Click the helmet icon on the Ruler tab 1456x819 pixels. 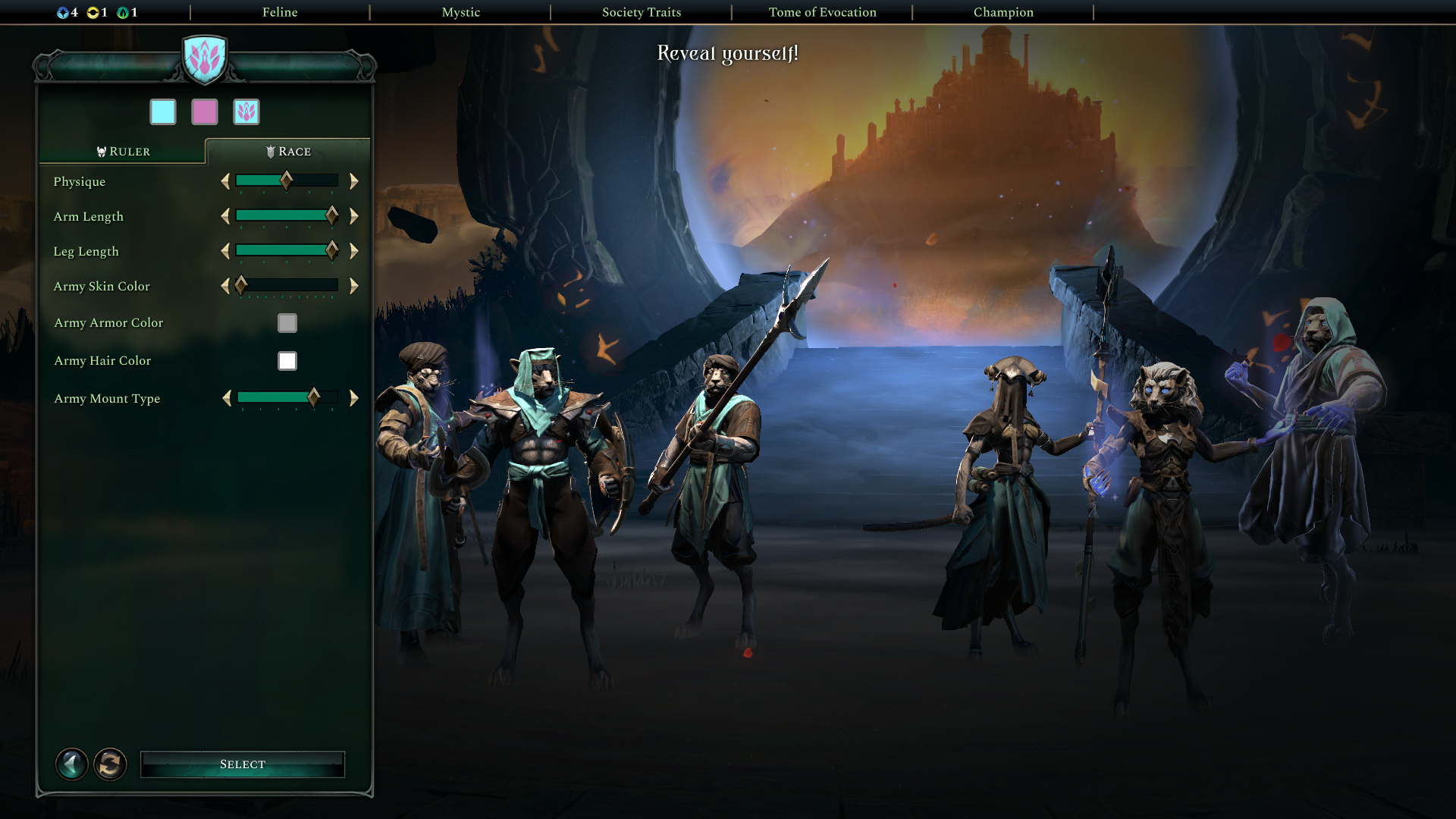101,151
